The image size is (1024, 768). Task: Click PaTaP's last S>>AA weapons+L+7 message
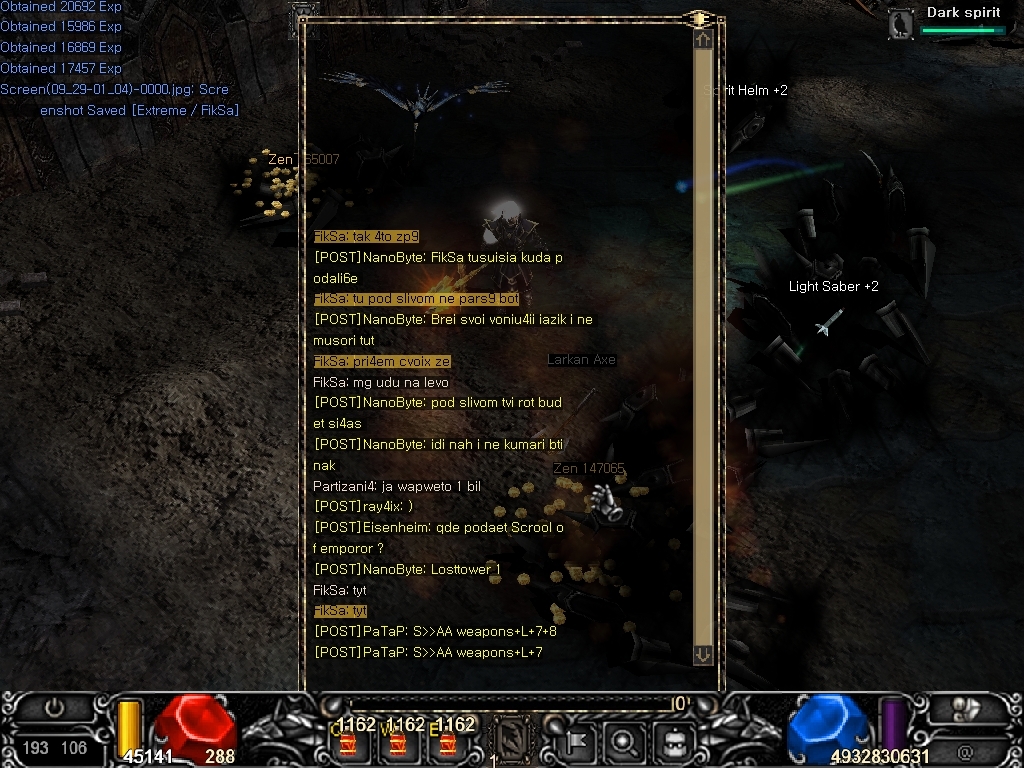428,653
